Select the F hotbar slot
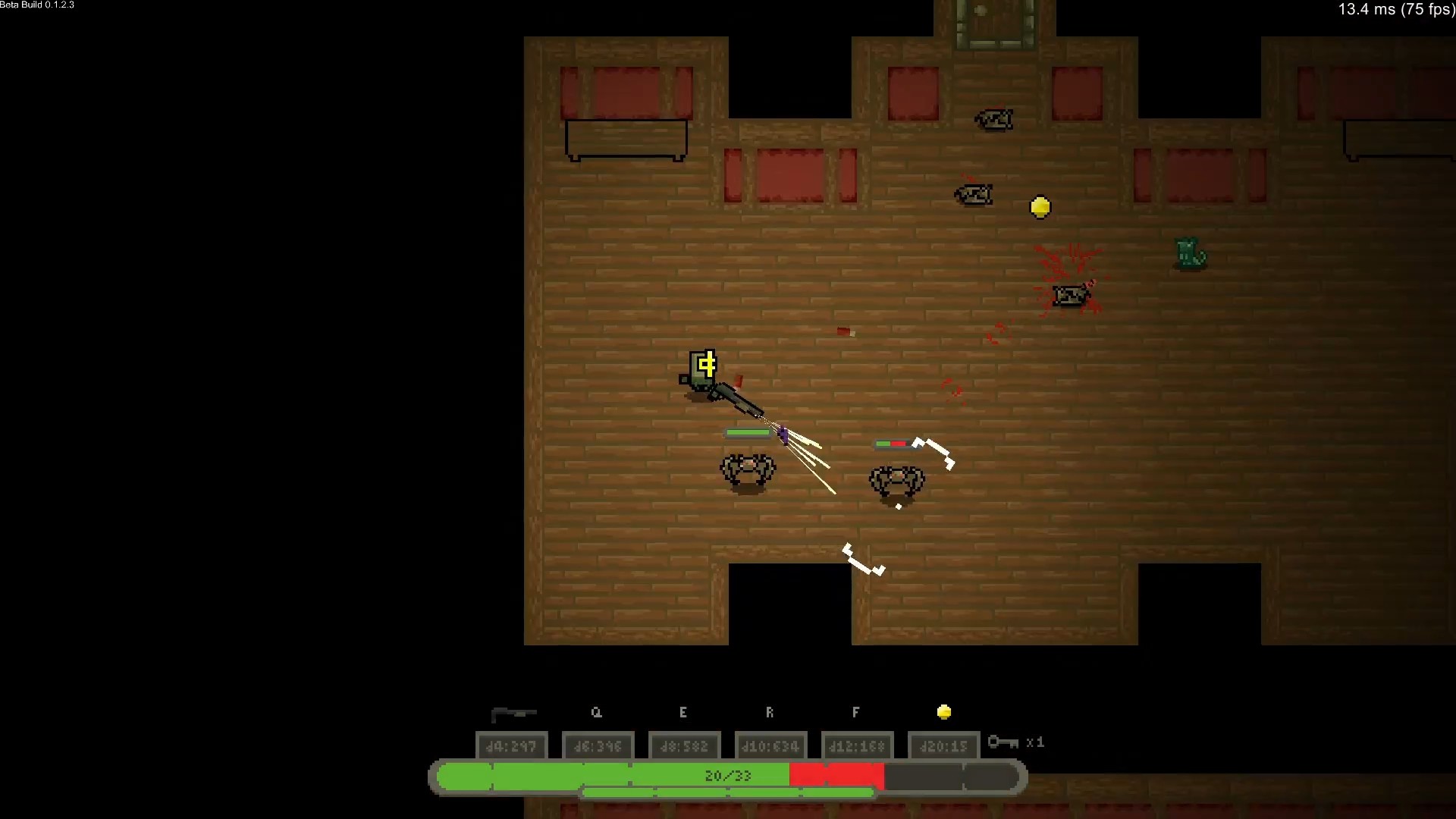 855,713
